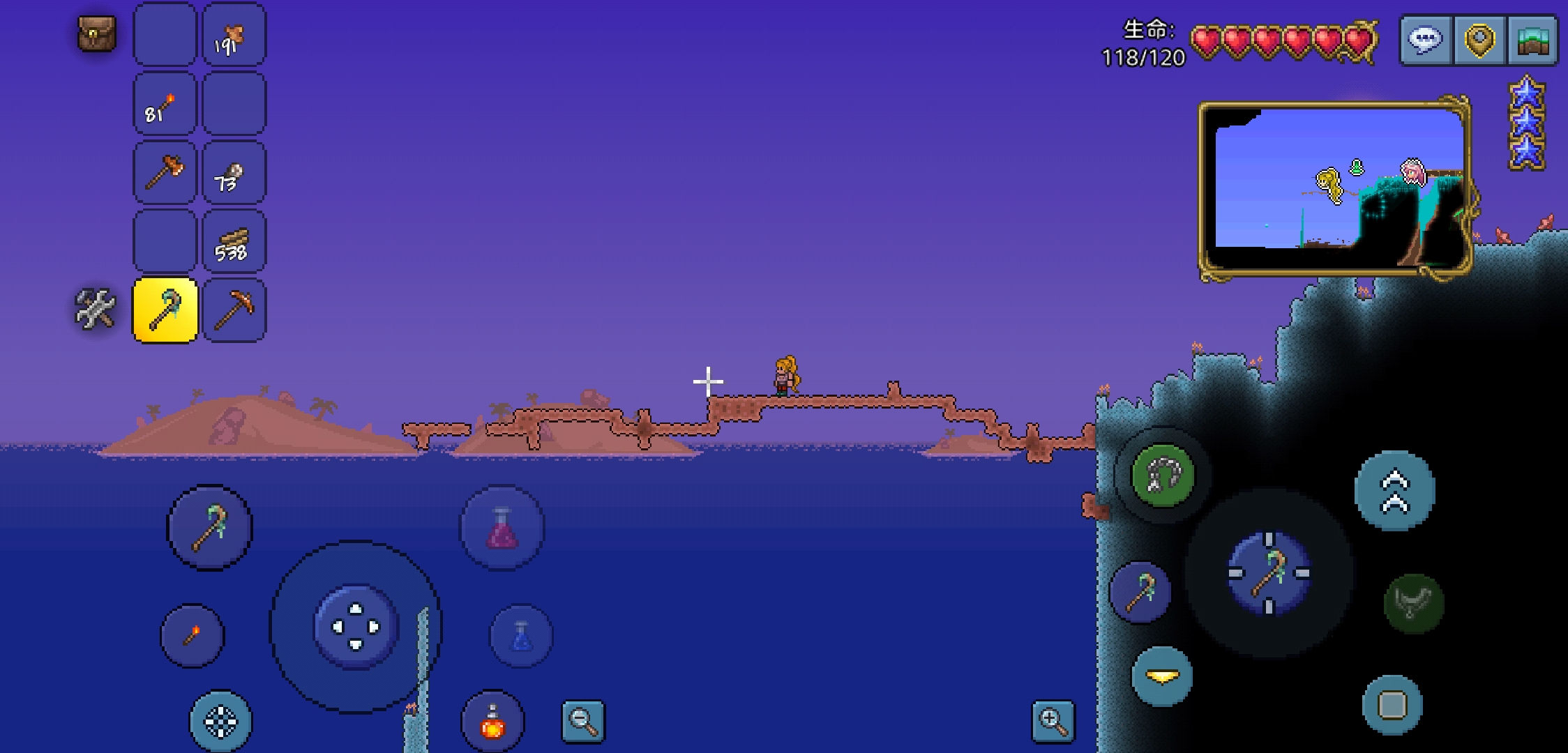Activate the green grappling hook button
The image size is (1568, 753).
(1163, 476)
